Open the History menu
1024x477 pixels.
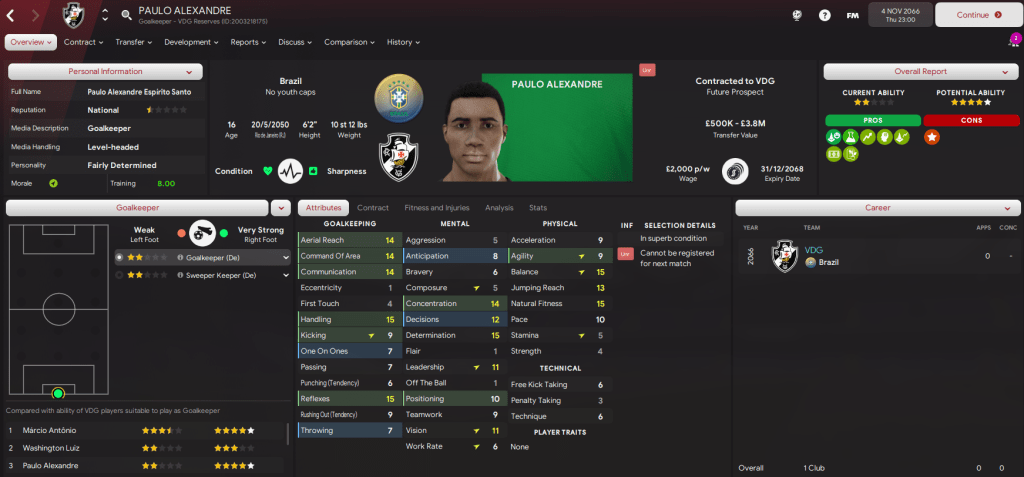tap(402, 42)
